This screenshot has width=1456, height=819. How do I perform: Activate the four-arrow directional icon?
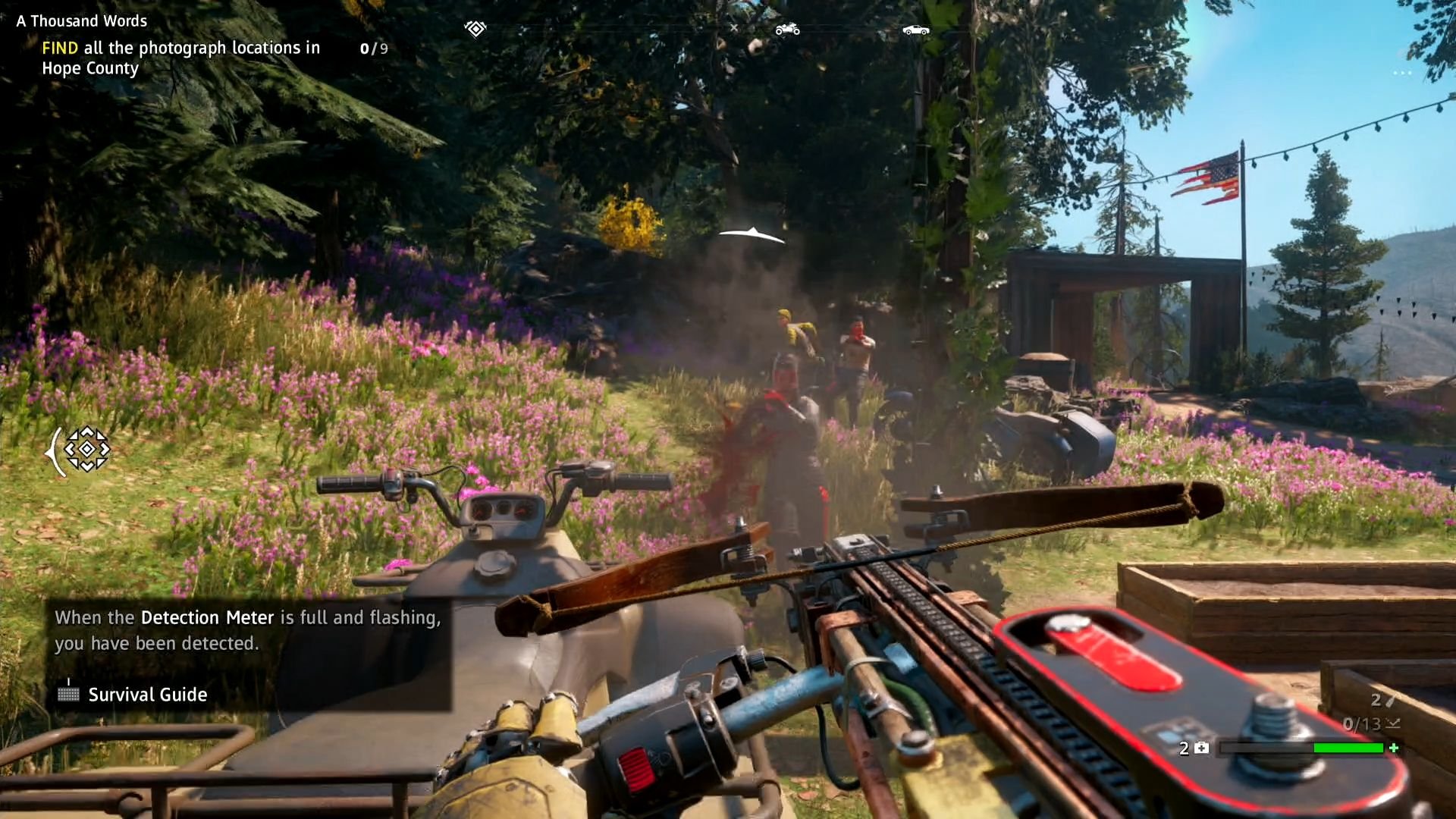tap(86, 449)
